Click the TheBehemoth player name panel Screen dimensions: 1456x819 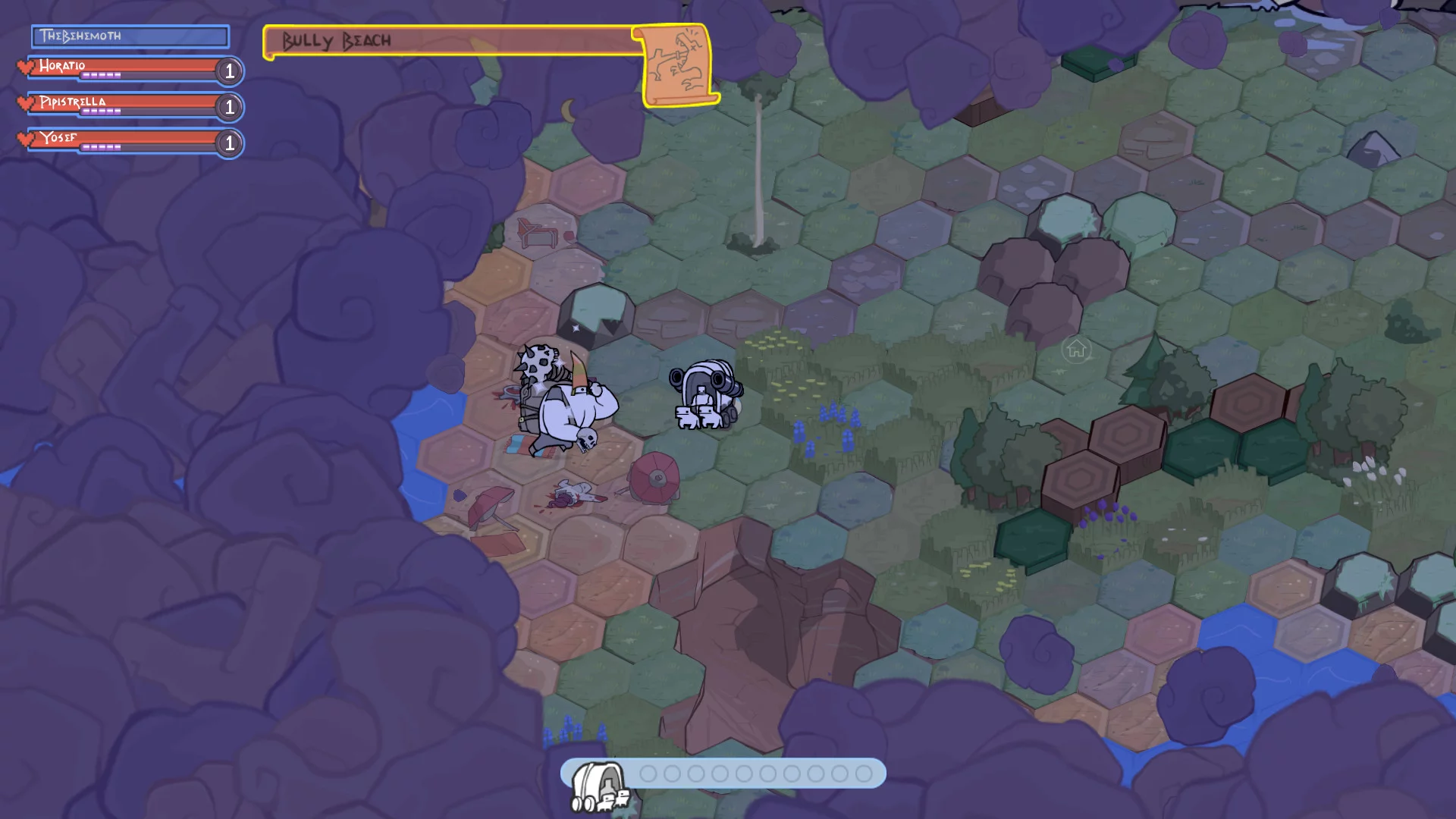click(130, 36)
